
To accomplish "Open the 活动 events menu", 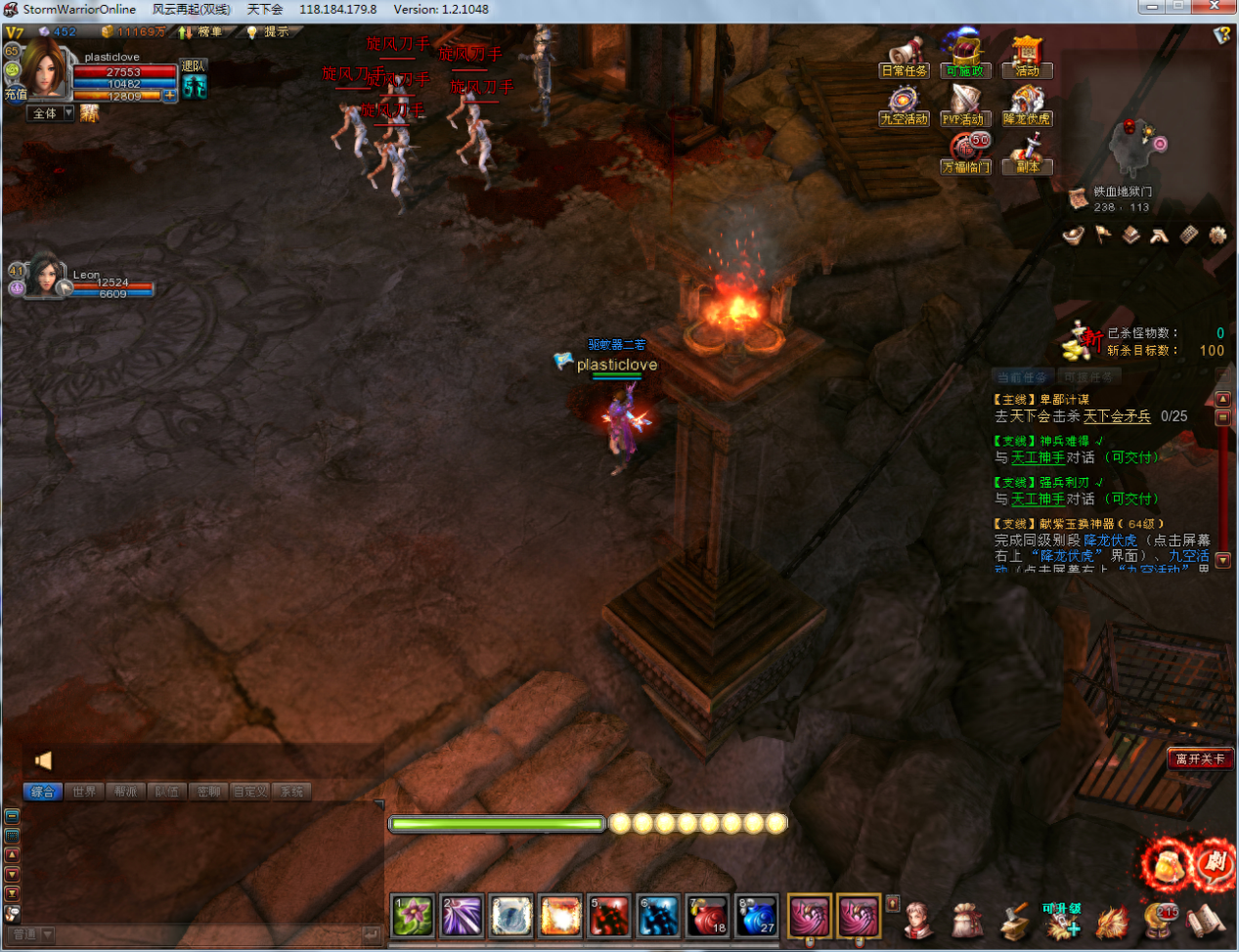I will coord(1027,57).
